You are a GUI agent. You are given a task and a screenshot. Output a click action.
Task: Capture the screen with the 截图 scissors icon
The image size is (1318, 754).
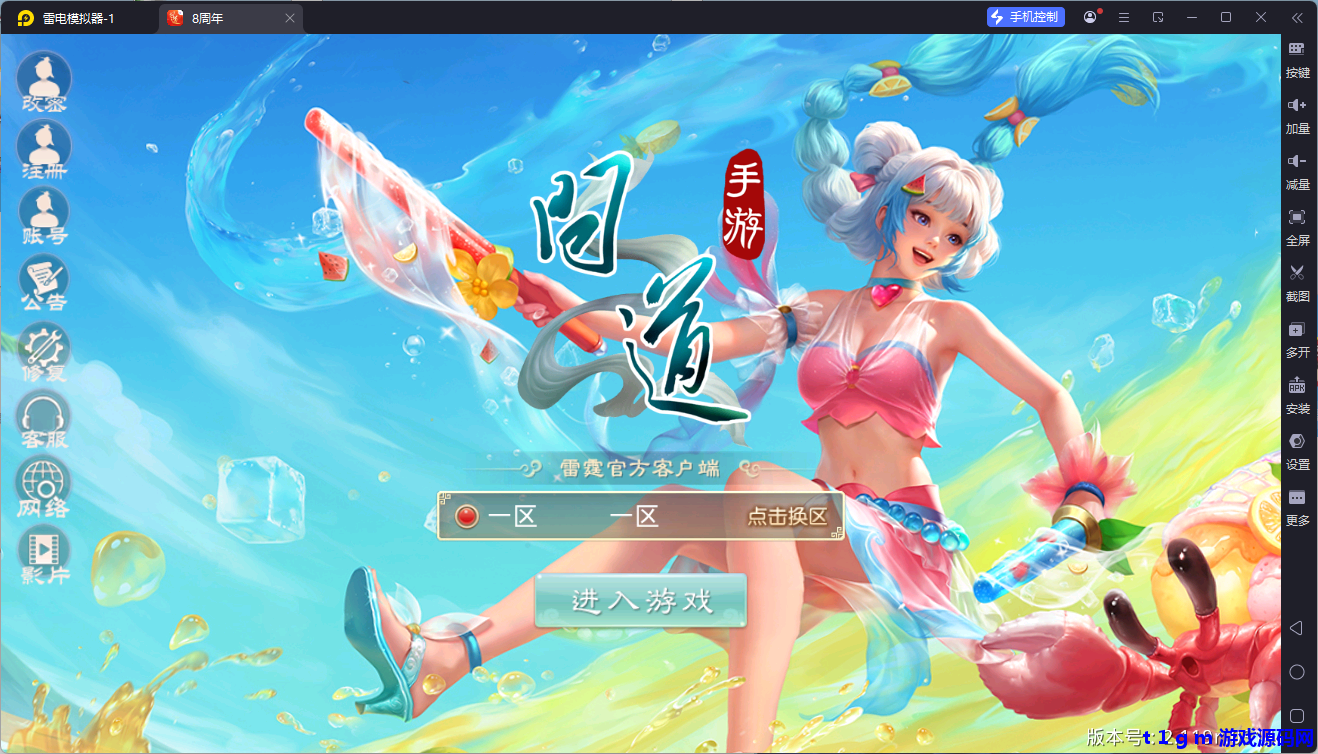1297,283
